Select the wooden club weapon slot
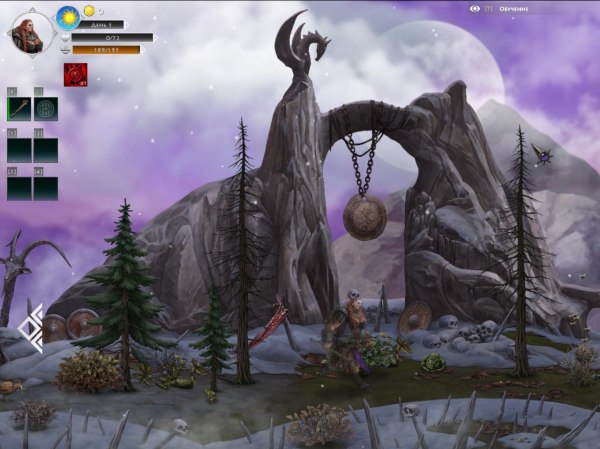 (19, 109)
